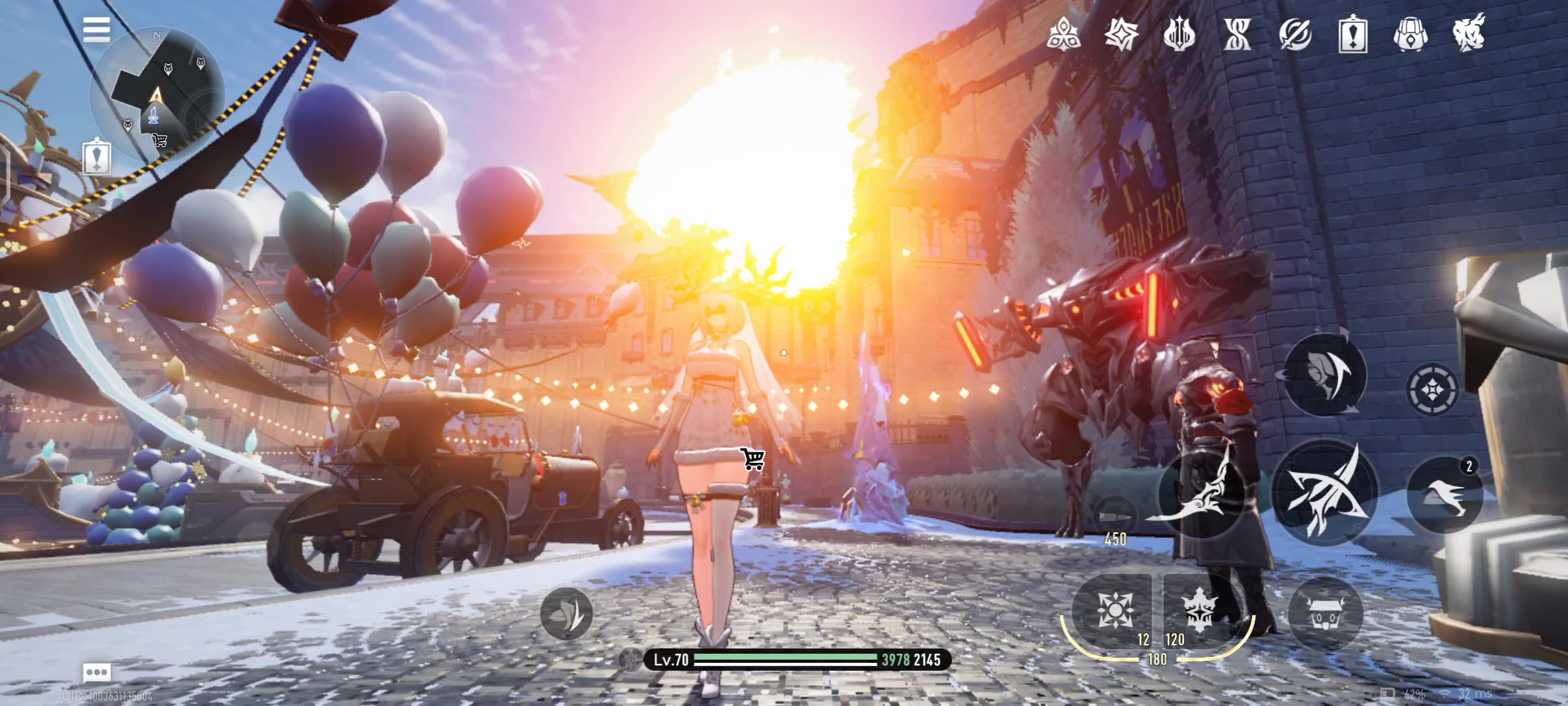The image size is (1568, 706).
Task: Open the hourglass-shaped icon menu
Action: click(1237, 34)
